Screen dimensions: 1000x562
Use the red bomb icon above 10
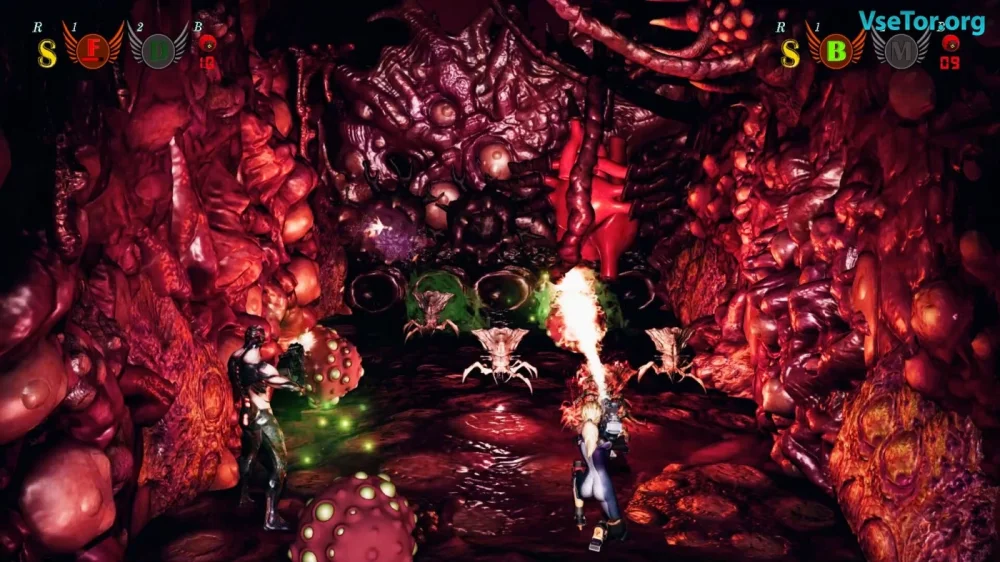point(207,44)
